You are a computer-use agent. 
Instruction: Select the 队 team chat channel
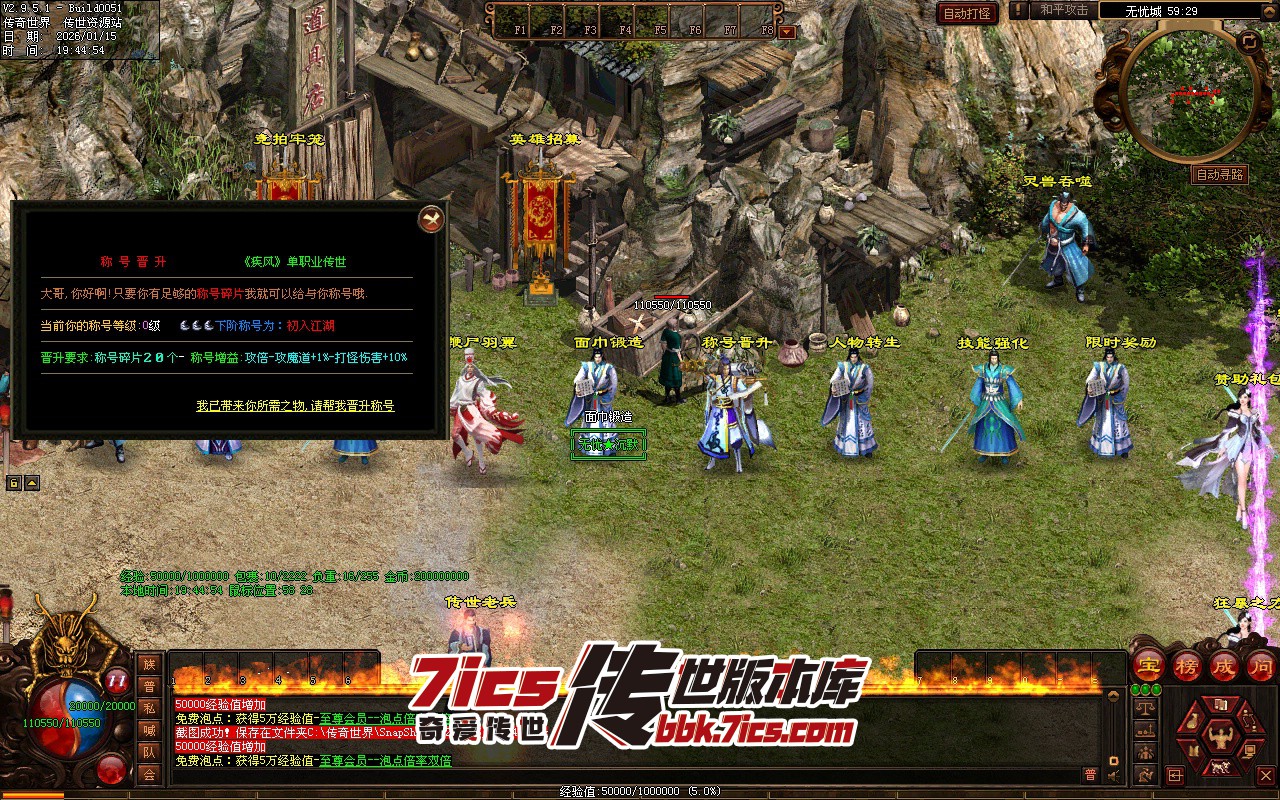pos(149,752)
